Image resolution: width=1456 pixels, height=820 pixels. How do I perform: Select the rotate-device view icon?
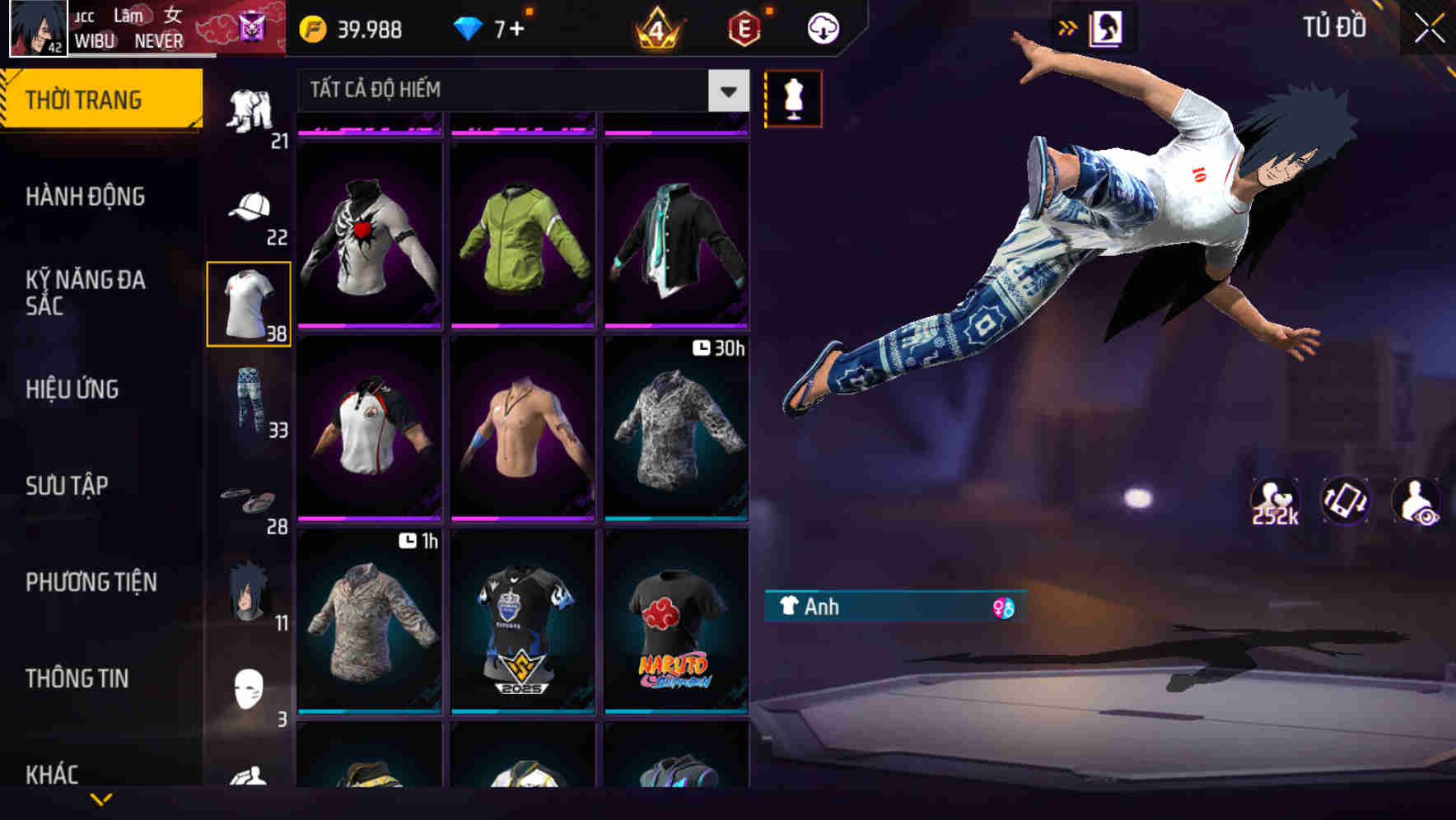click(x=1345, y=502)
